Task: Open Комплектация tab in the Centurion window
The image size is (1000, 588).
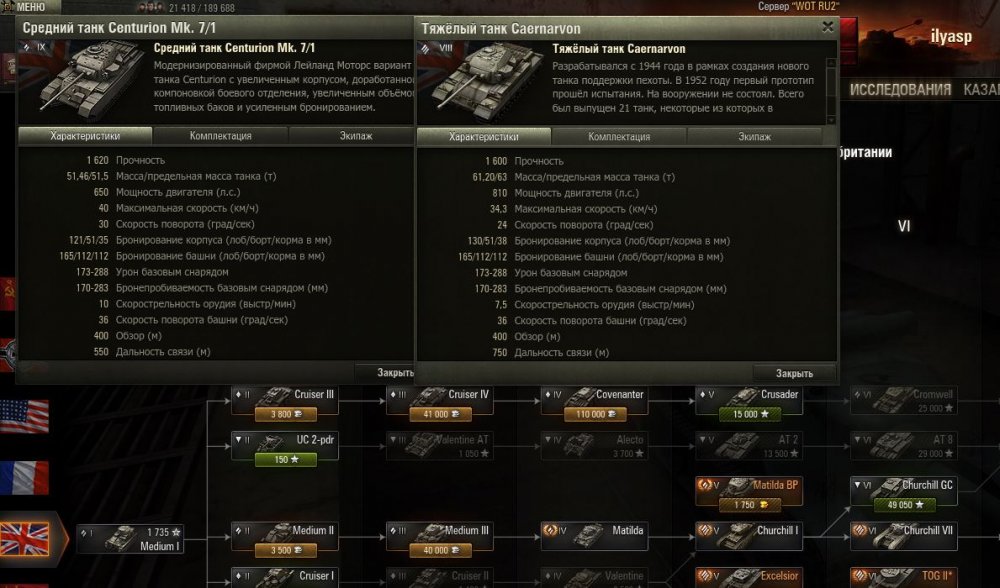Action: coord(220,136)
